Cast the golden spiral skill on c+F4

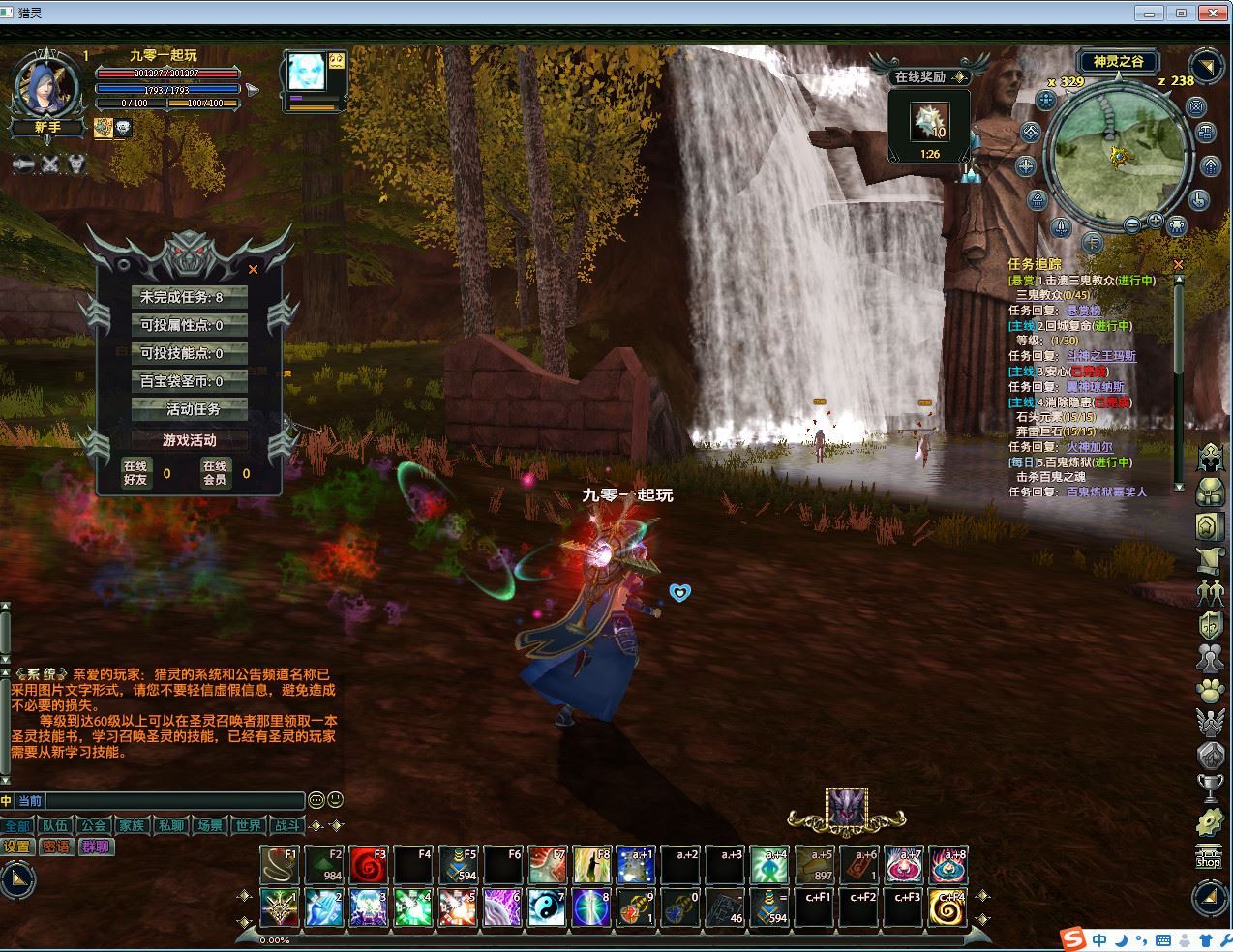pyautogui.click(x=947, y=907)
